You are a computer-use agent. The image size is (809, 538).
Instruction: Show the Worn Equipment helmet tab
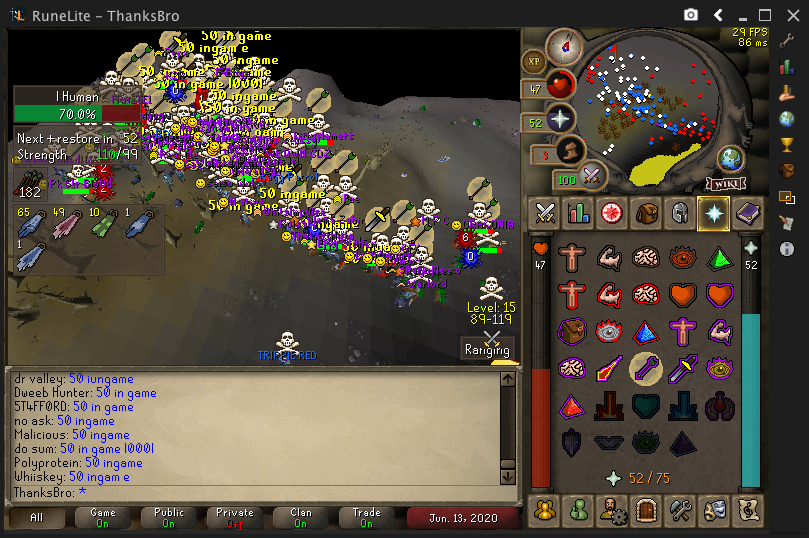[679, 212]
